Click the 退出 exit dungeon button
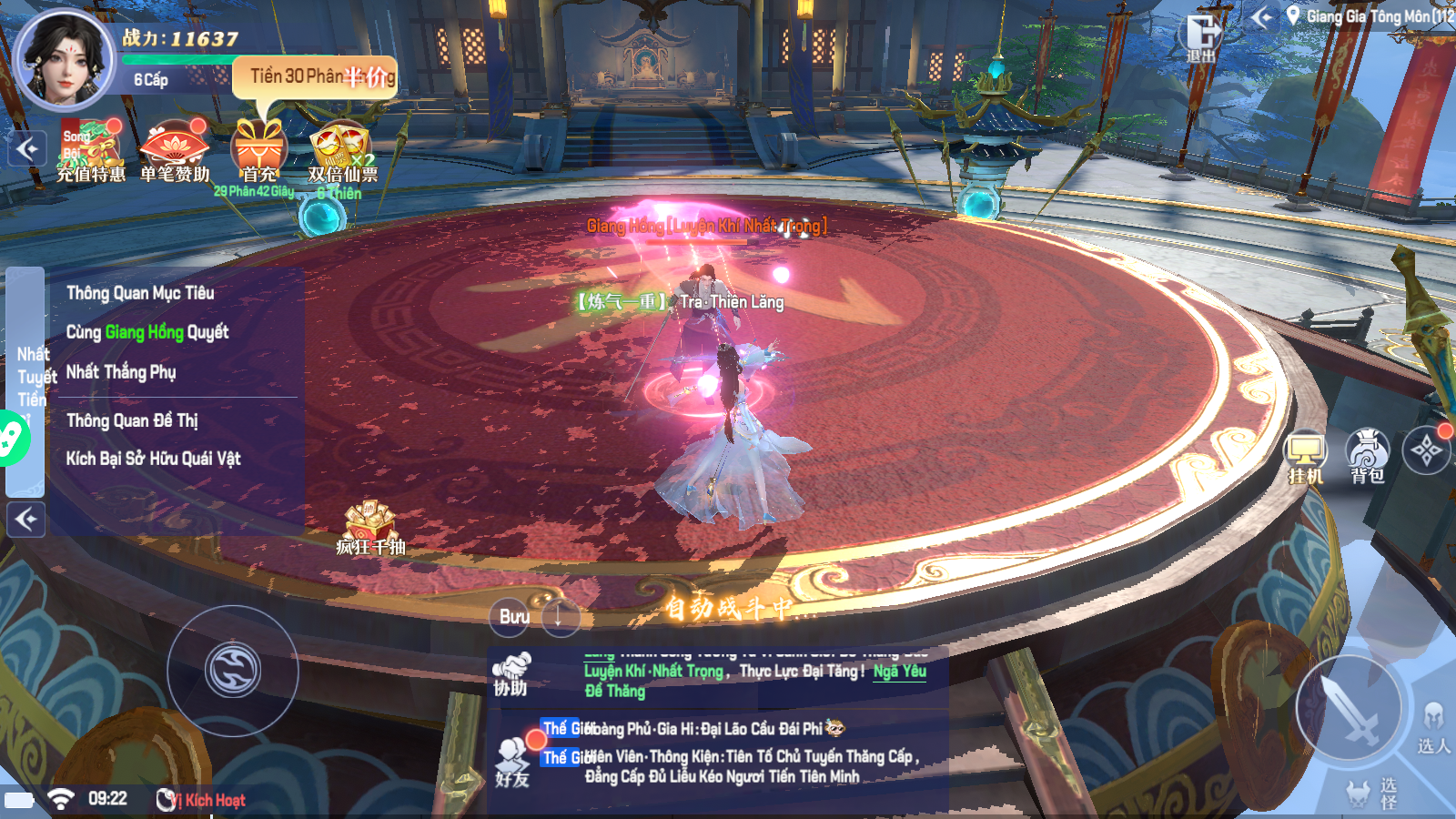The image size is (1456, 819). [1201, 38]
